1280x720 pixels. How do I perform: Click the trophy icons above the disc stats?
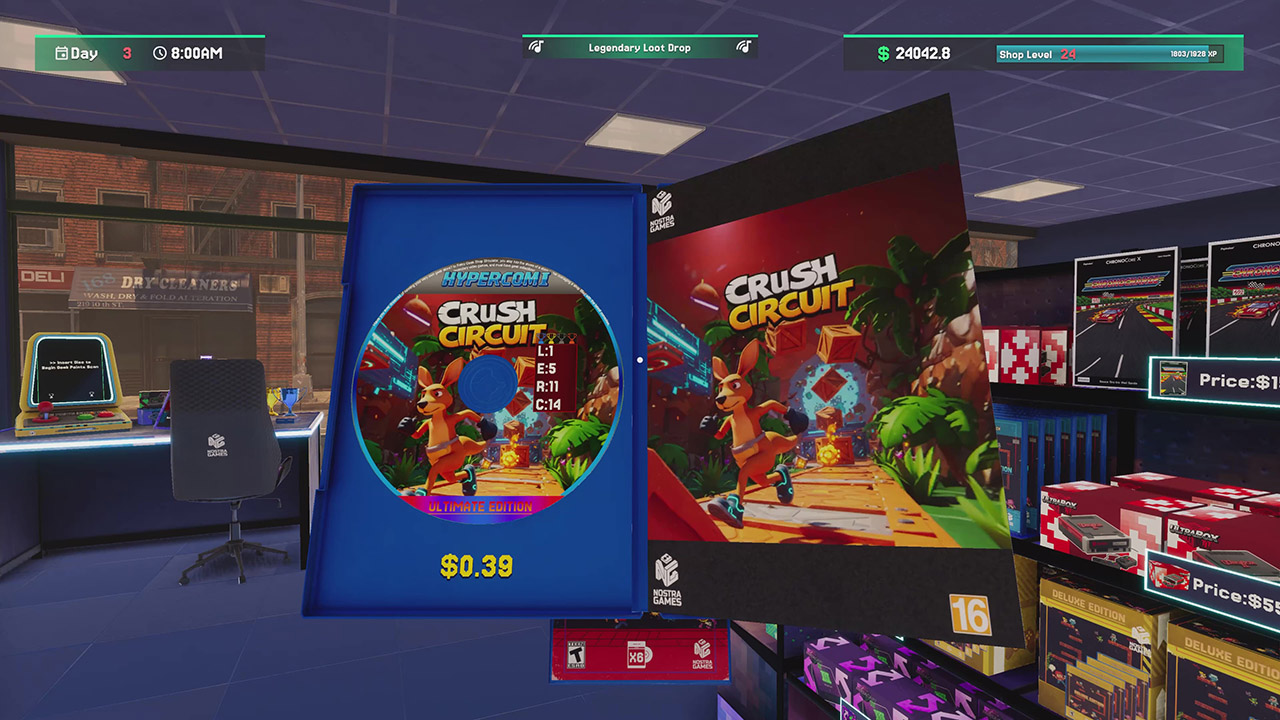coord(556,338)
